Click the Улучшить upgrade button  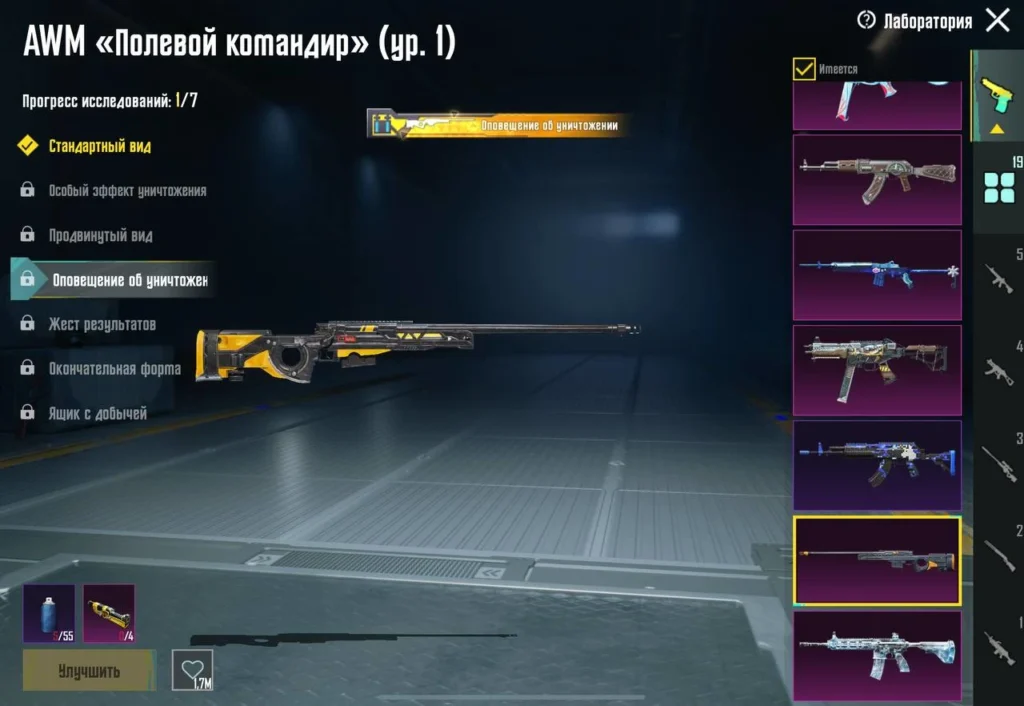coord(89,670)
